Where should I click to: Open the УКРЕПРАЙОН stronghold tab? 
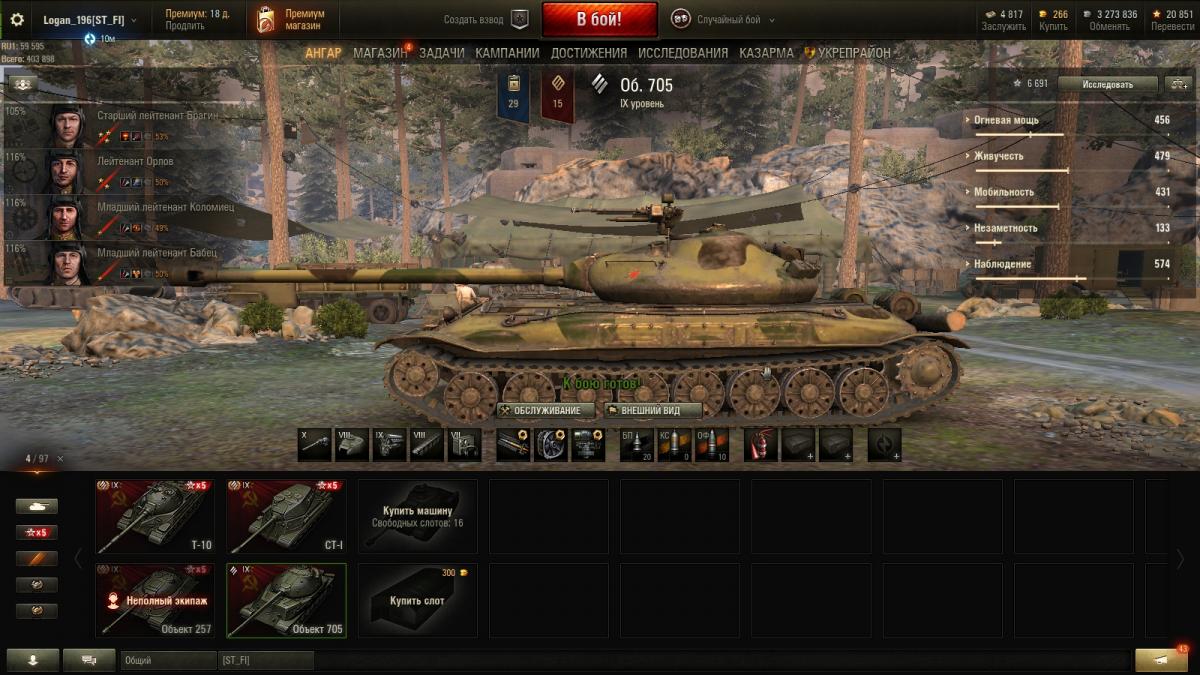tap(852, 53)
